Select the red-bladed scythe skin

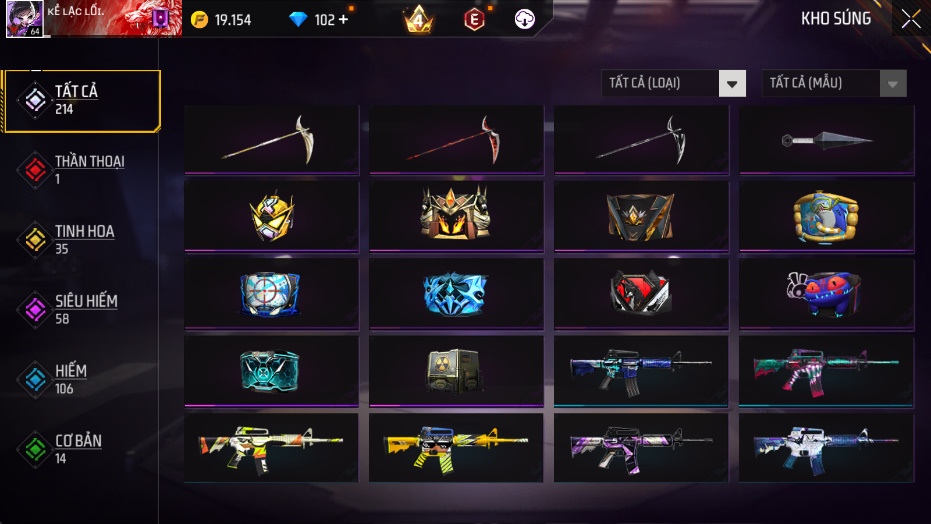click(x=456, y=140)
